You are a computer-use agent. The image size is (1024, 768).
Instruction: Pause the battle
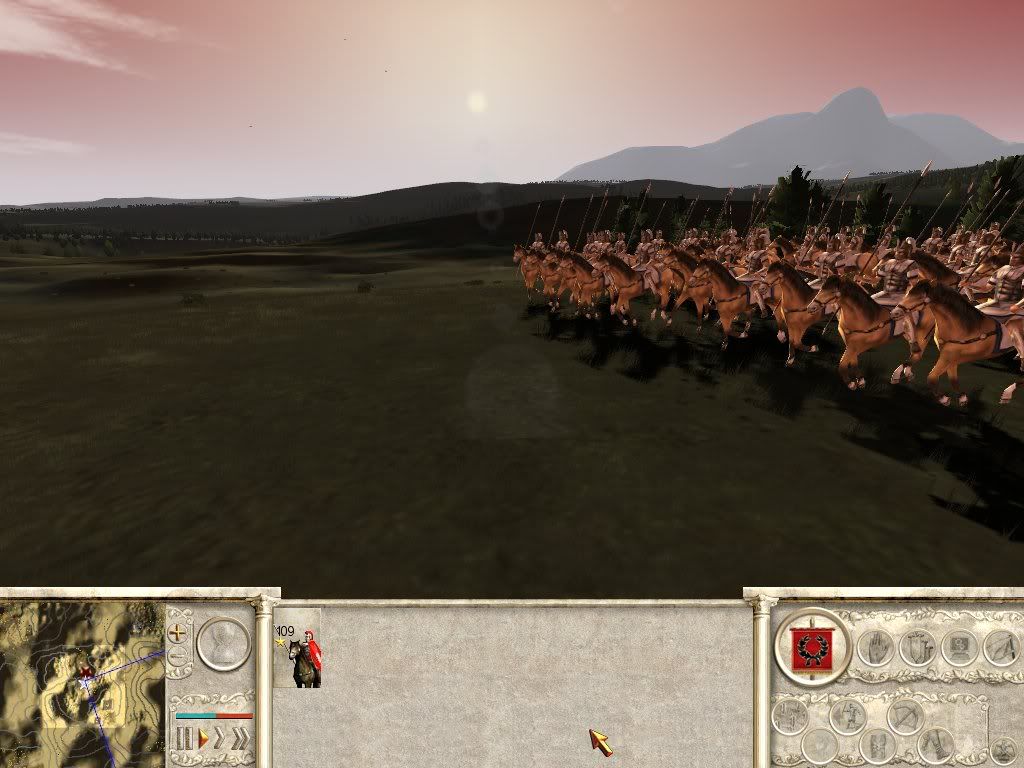coord(184,739)
